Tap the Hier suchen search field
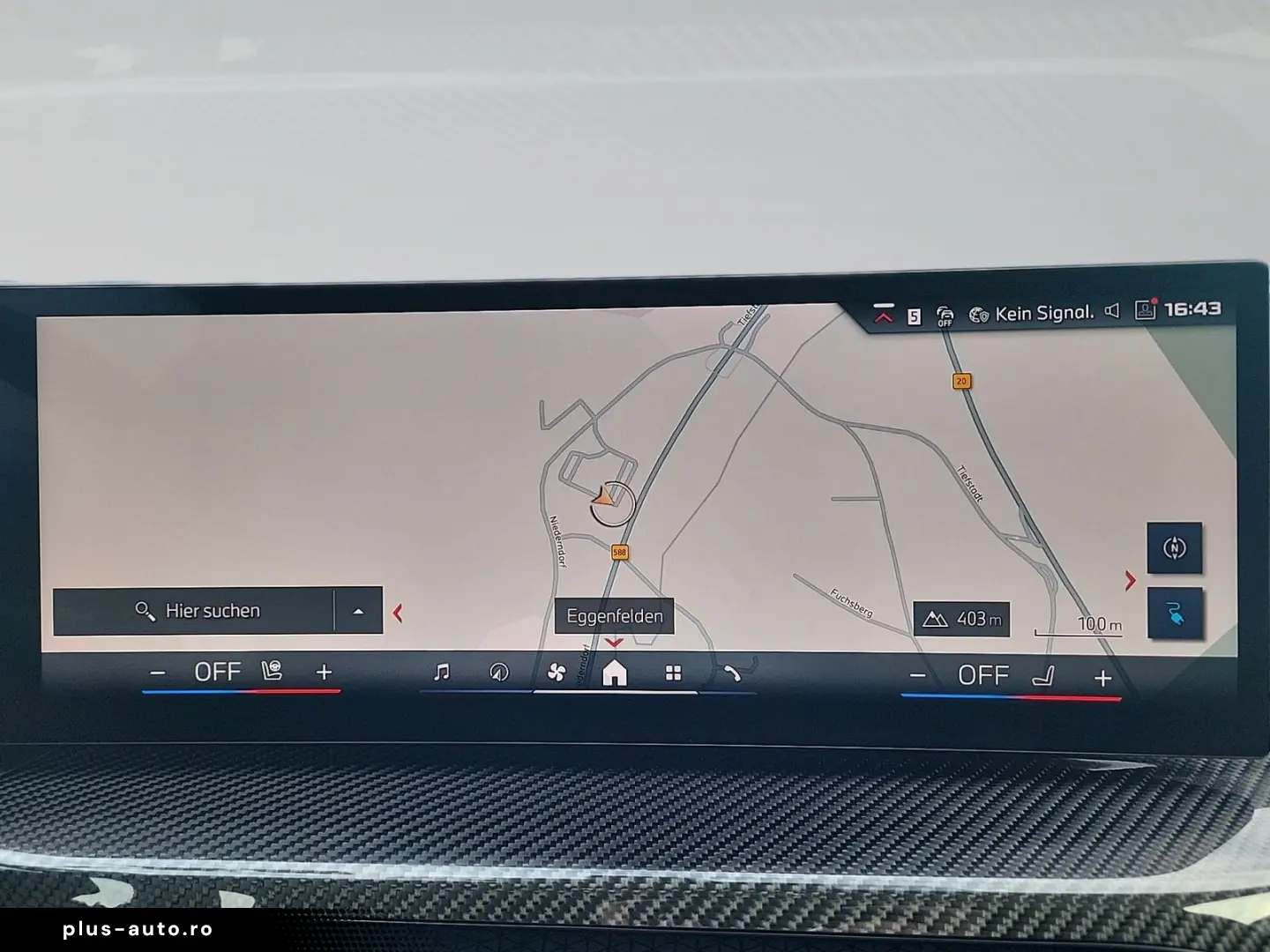Screen dimensions: 1270x952 pyautogui.click(x=212, y=610)
